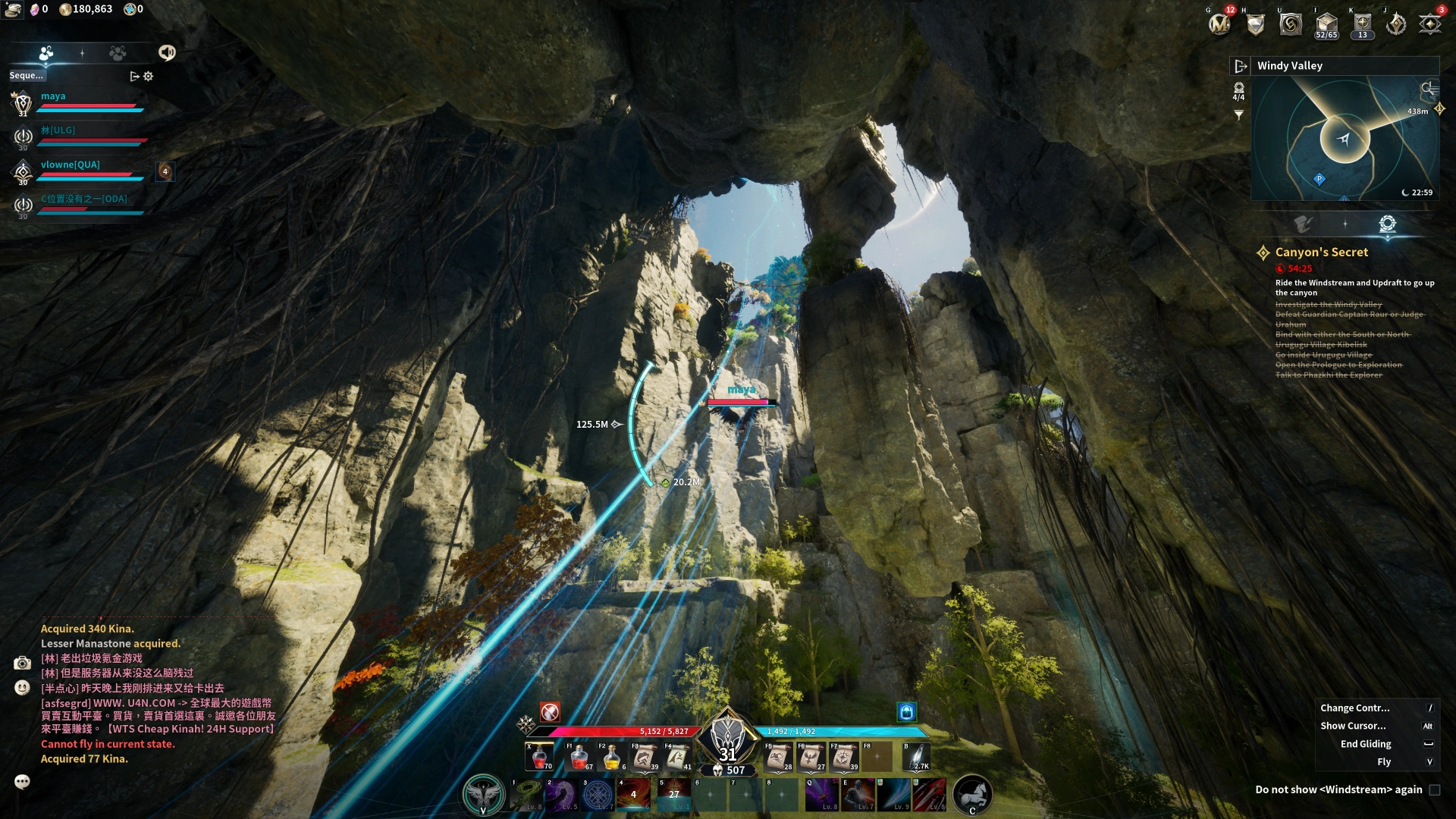Image resolution: width=1456 pixels, height=819 pixels.
Task: Switch to the raid group tab
Action: click(x=118, y=53)
